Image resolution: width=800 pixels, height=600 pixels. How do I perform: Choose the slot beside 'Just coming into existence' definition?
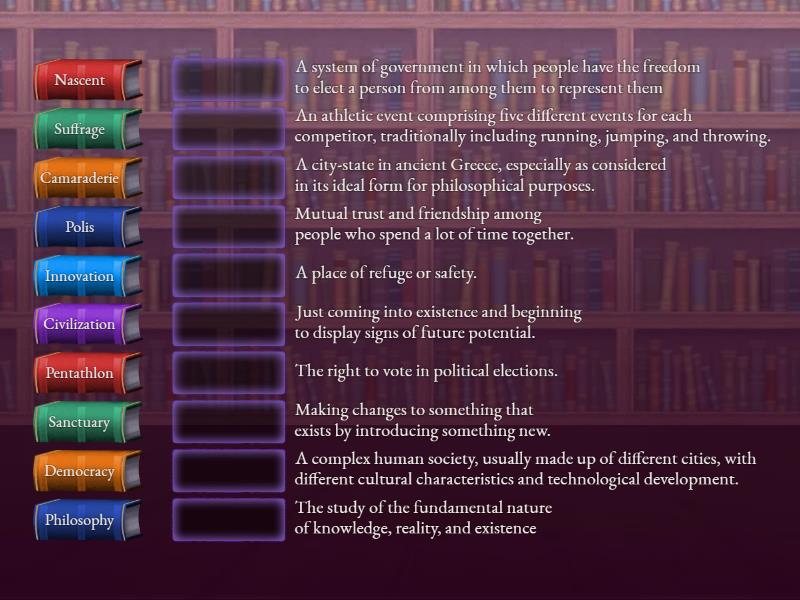[229, 324]
